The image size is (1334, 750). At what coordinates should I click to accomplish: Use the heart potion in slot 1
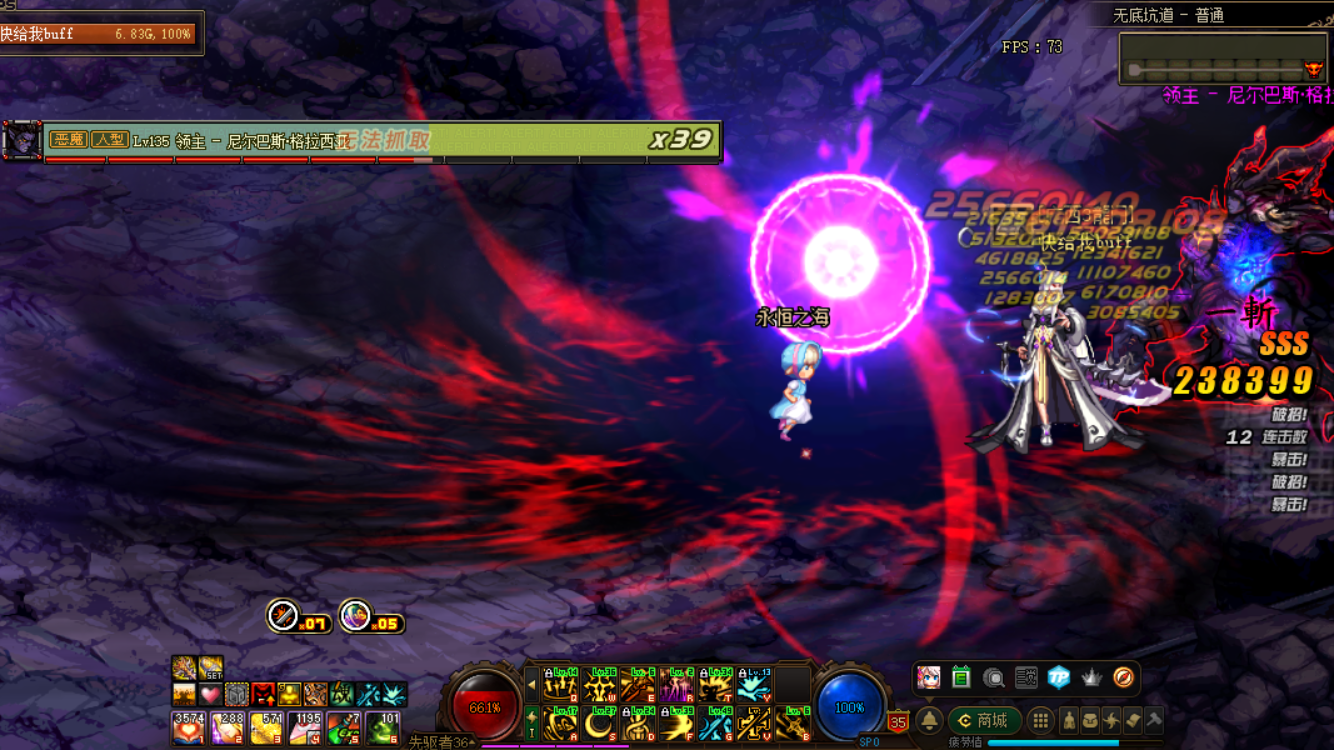point(187,728)
